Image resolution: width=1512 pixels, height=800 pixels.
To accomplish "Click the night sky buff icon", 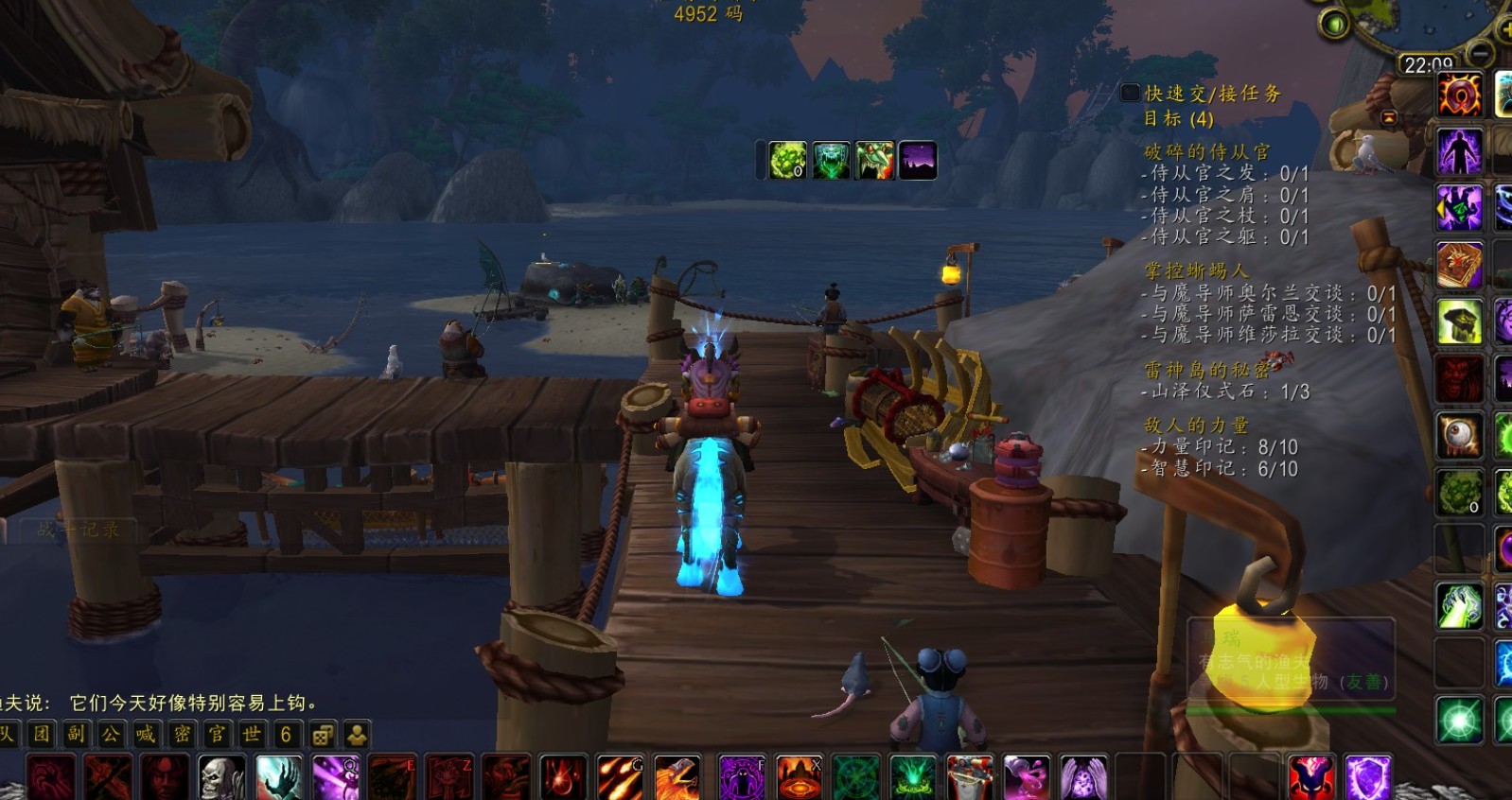I will point(917,161).
